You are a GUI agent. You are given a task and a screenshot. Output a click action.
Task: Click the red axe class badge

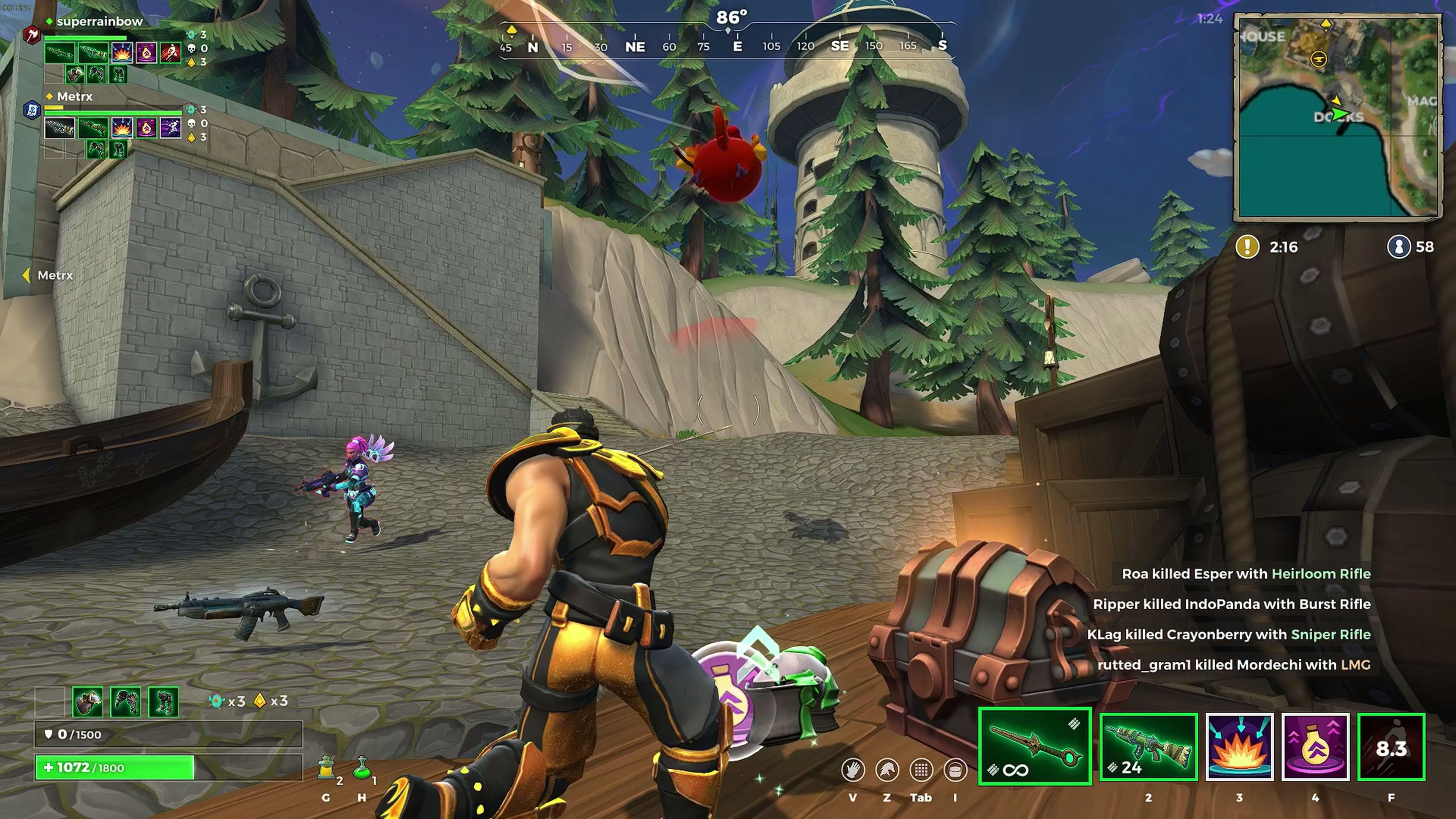pos(31,35)
